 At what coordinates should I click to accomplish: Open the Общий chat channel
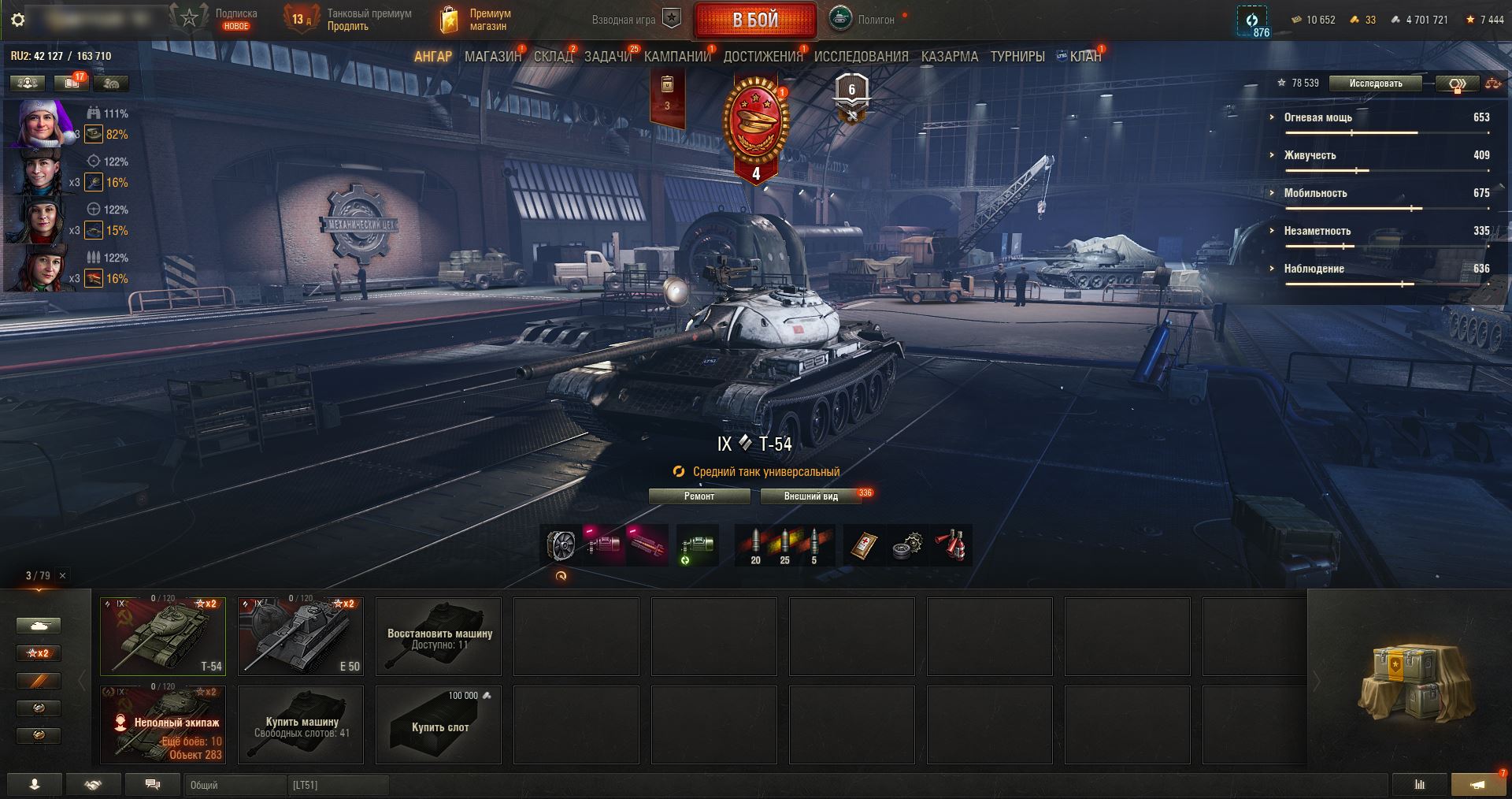pos(235,786)
